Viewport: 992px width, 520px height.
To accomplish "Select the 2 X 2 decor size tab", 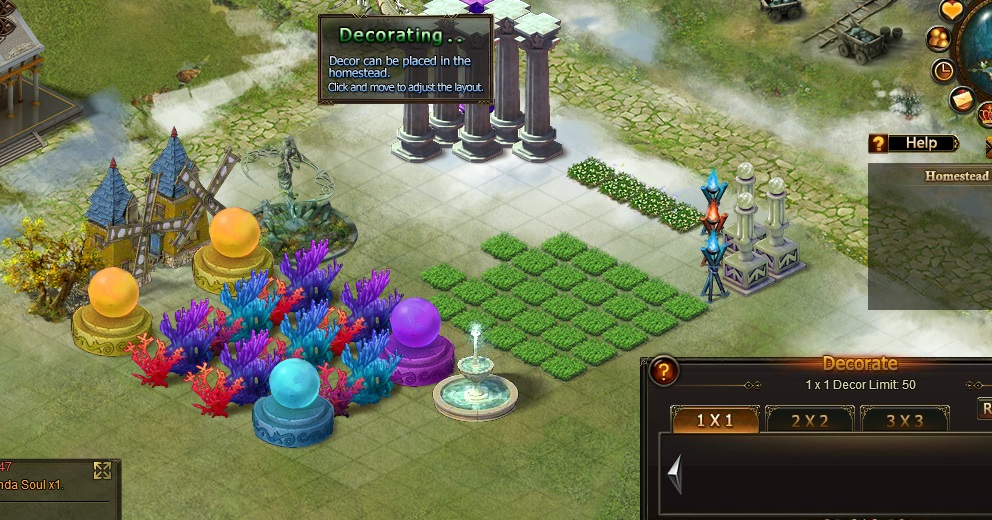I will (809, 420).
